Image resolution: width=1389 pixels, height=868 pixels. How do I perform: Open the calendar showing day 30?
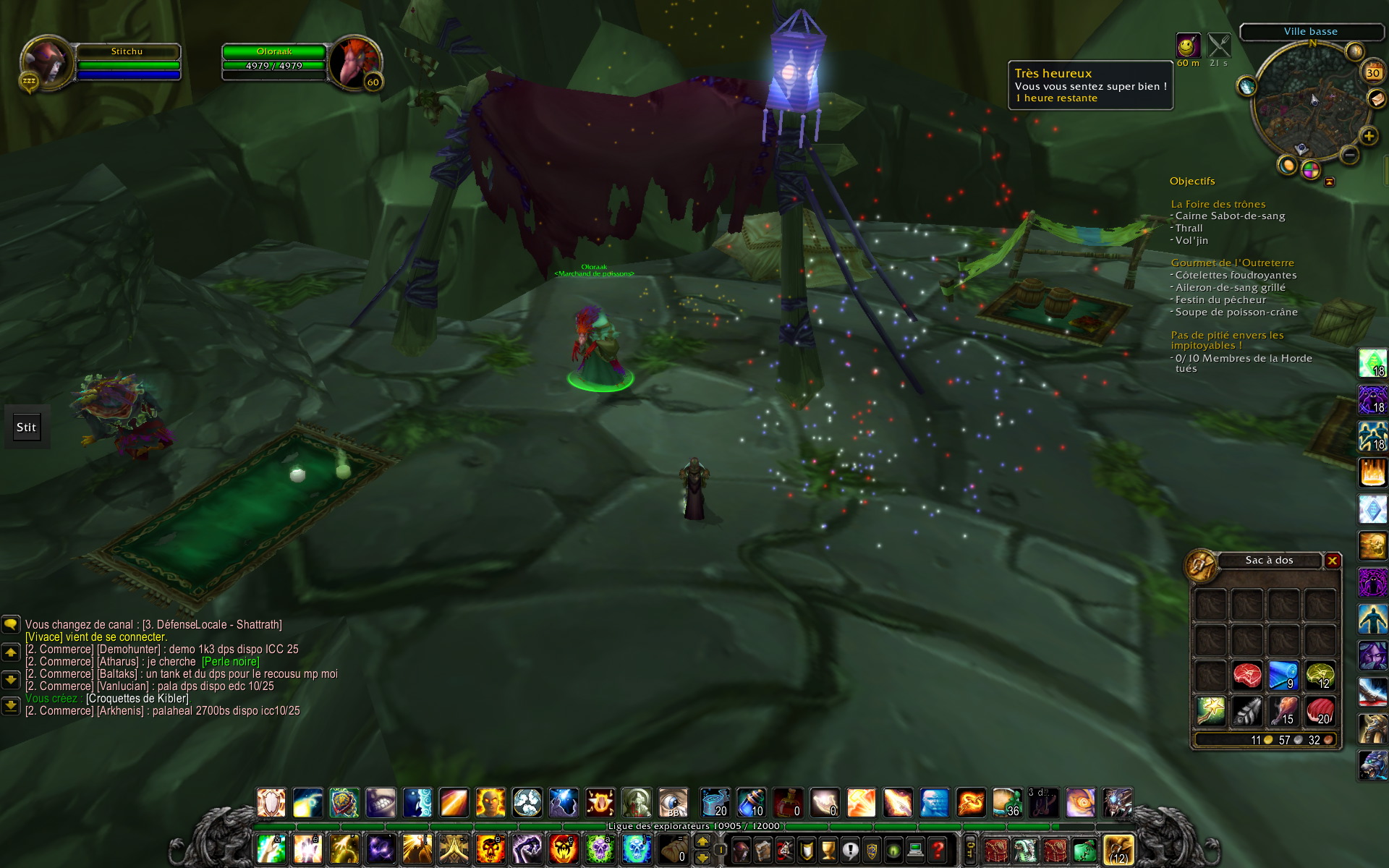[1372, 72]
